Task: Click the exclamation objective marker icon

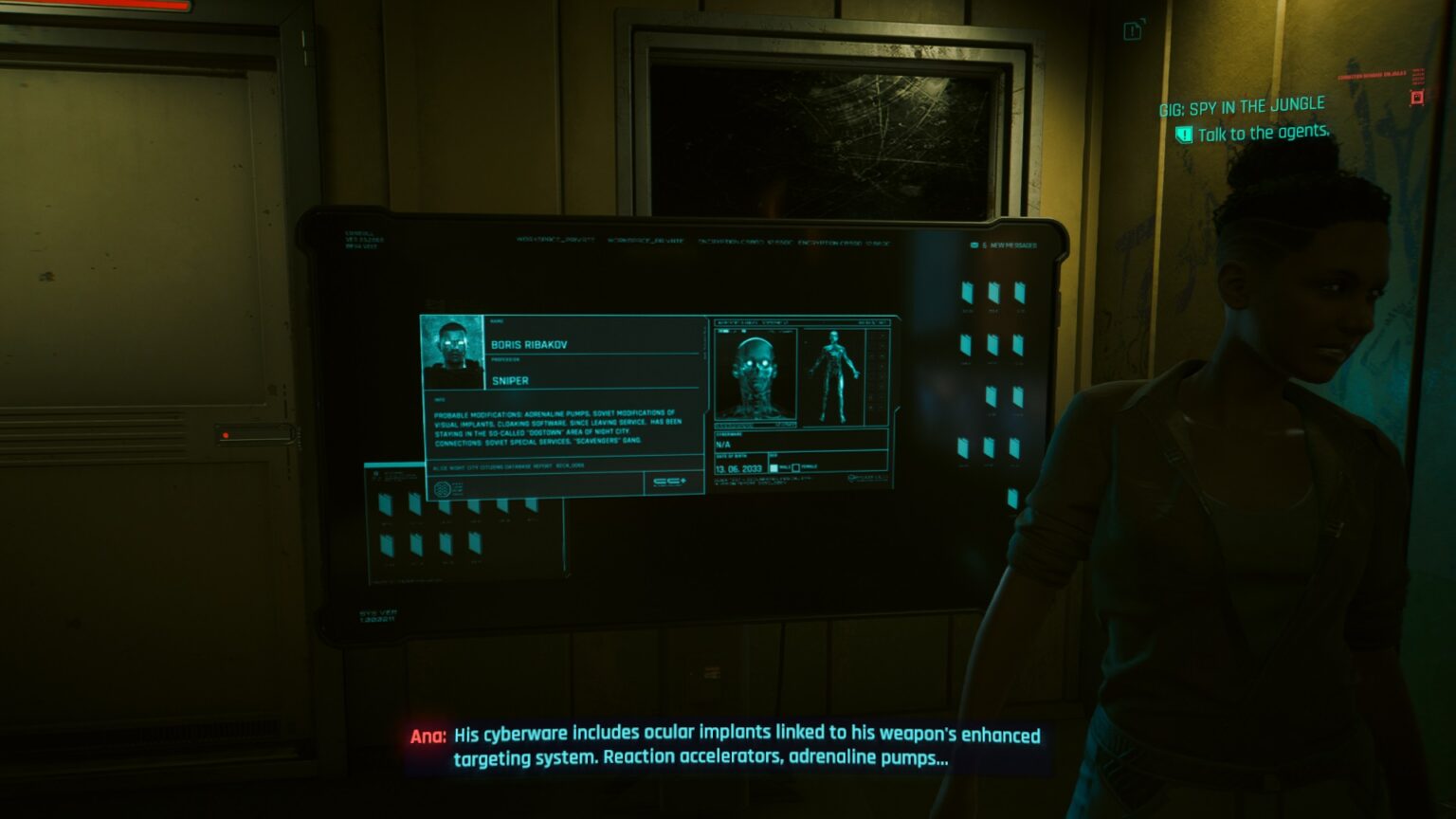Action: tap(1183, 133)
